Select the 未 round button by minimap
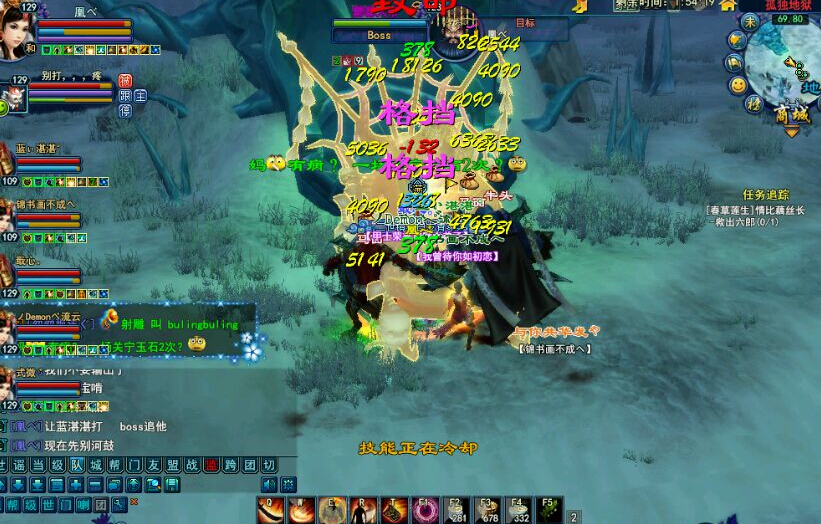Screen dimensions: 821x524 [749, 21]
